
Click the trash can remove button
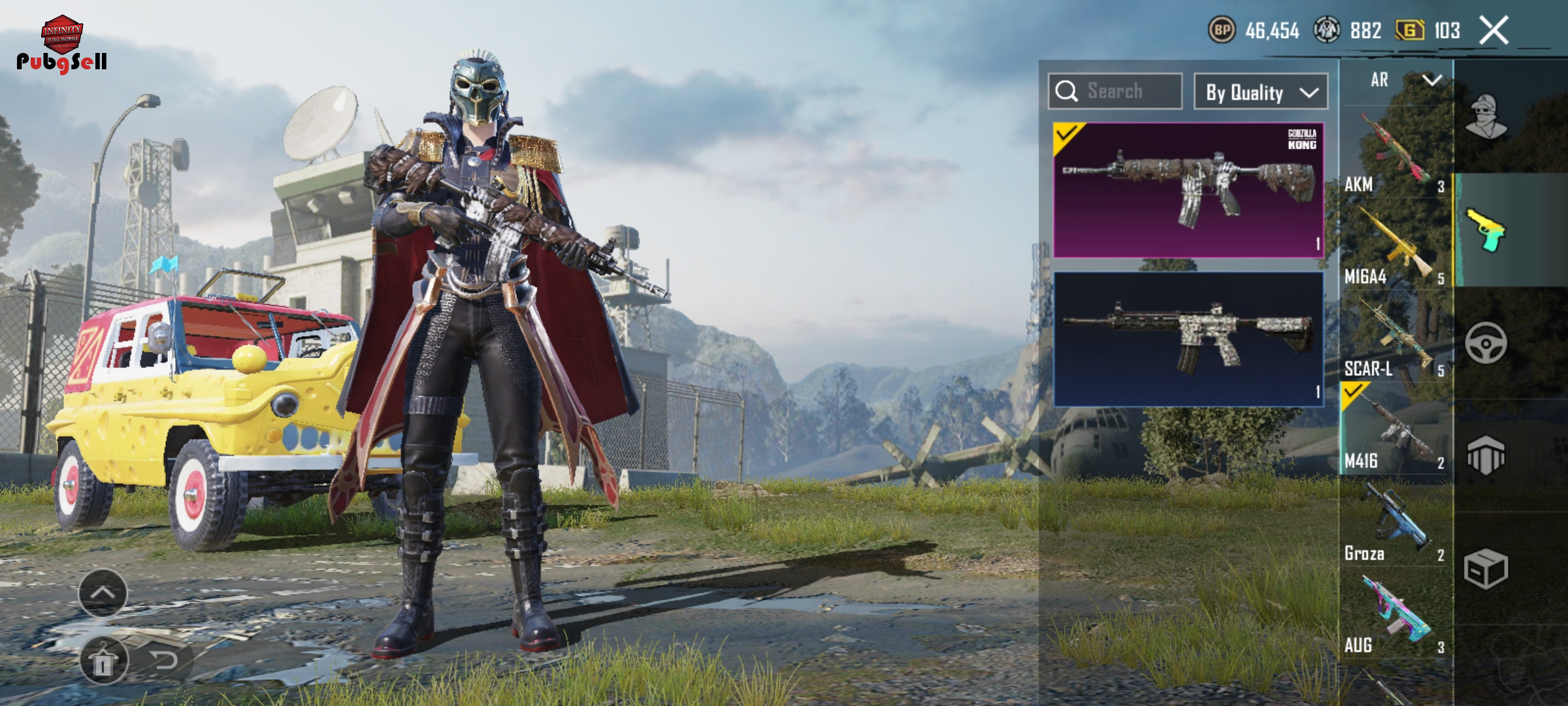[103, 660]
